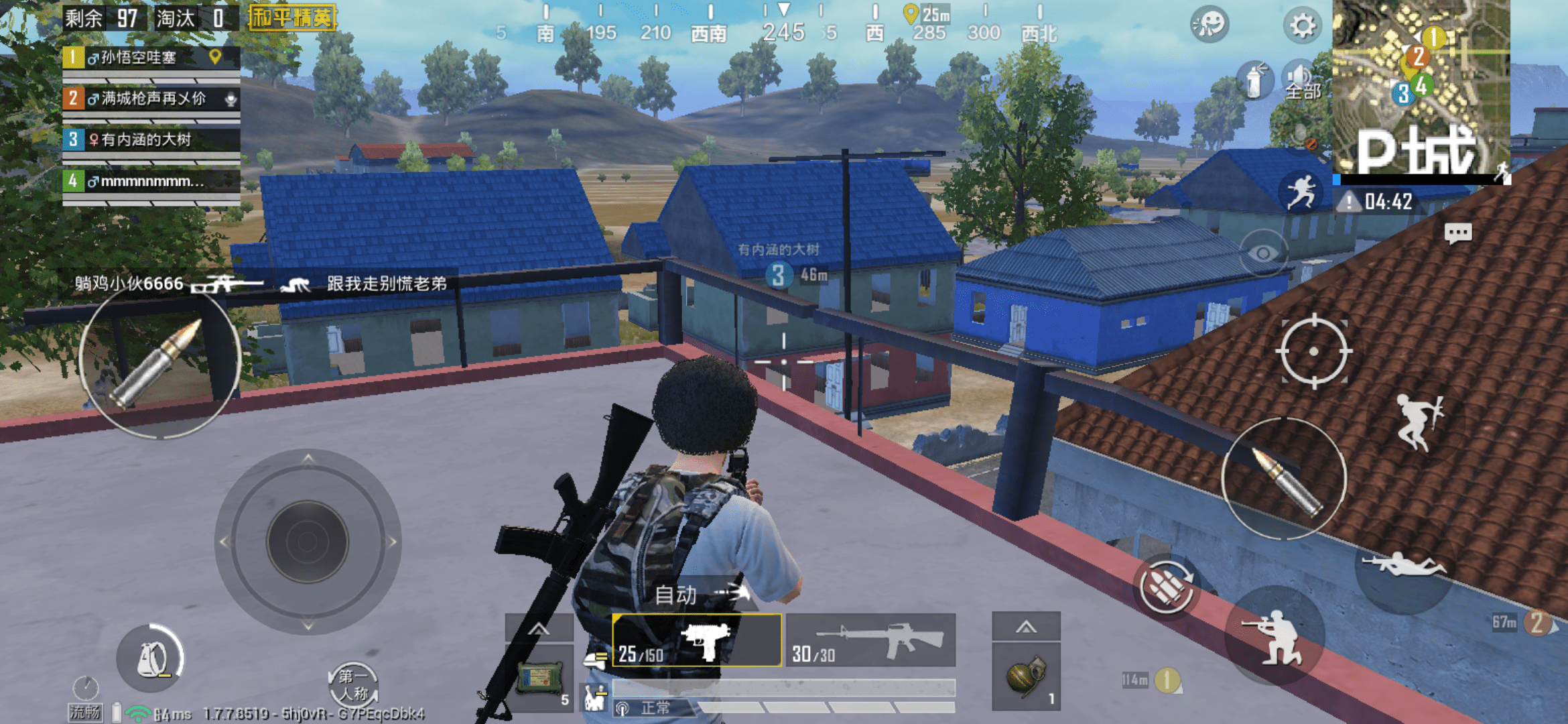Select teammate 孙悟空哇塞 in squad list
The width and height of the screenshot is (1568, 724).
coord(151,58)
